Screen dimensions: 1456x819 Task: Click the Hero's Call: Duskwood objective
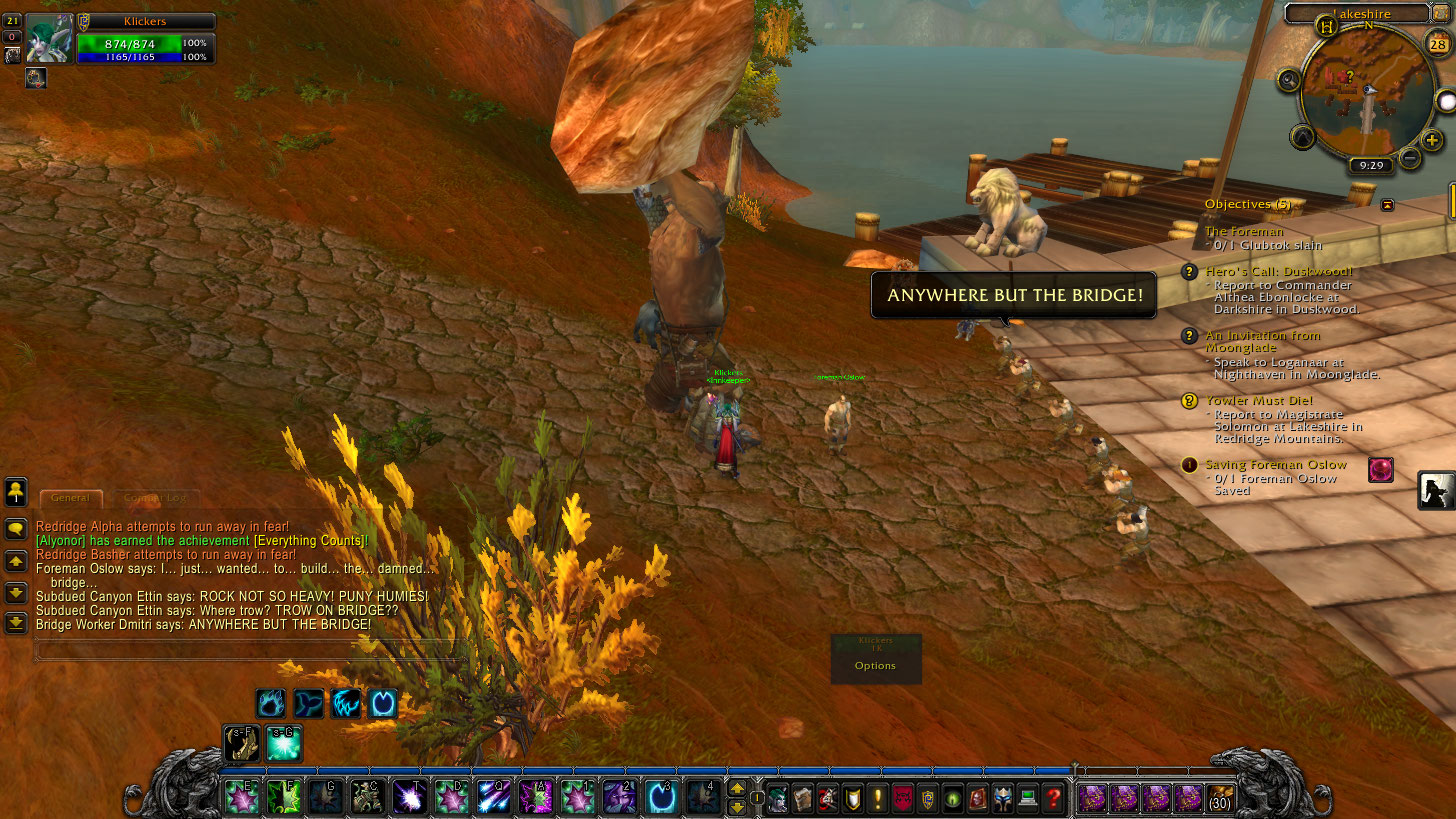point(1278,272)
